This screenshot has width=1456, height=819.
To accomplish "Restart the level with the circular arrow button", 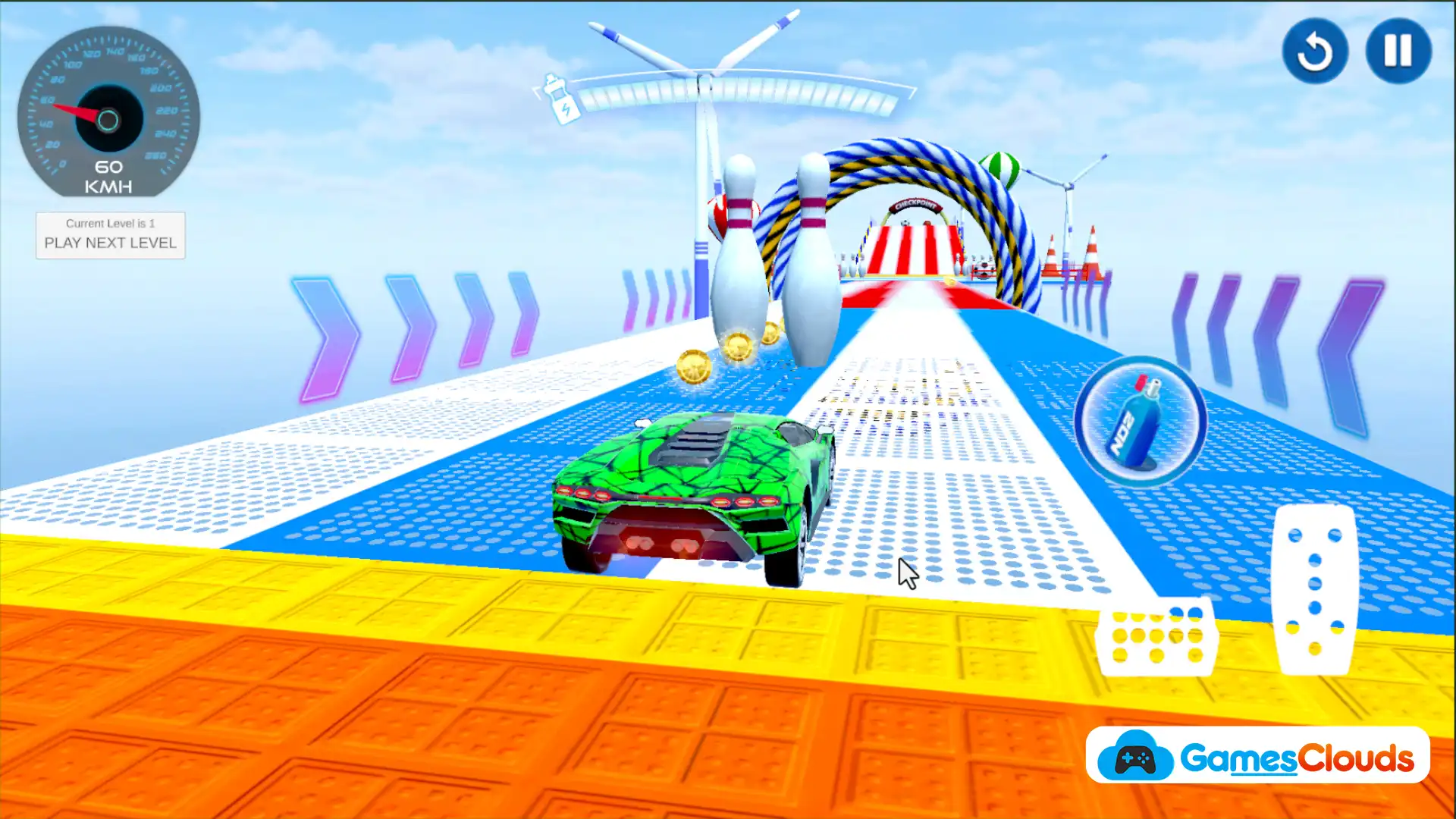I will pos(1314,52).
